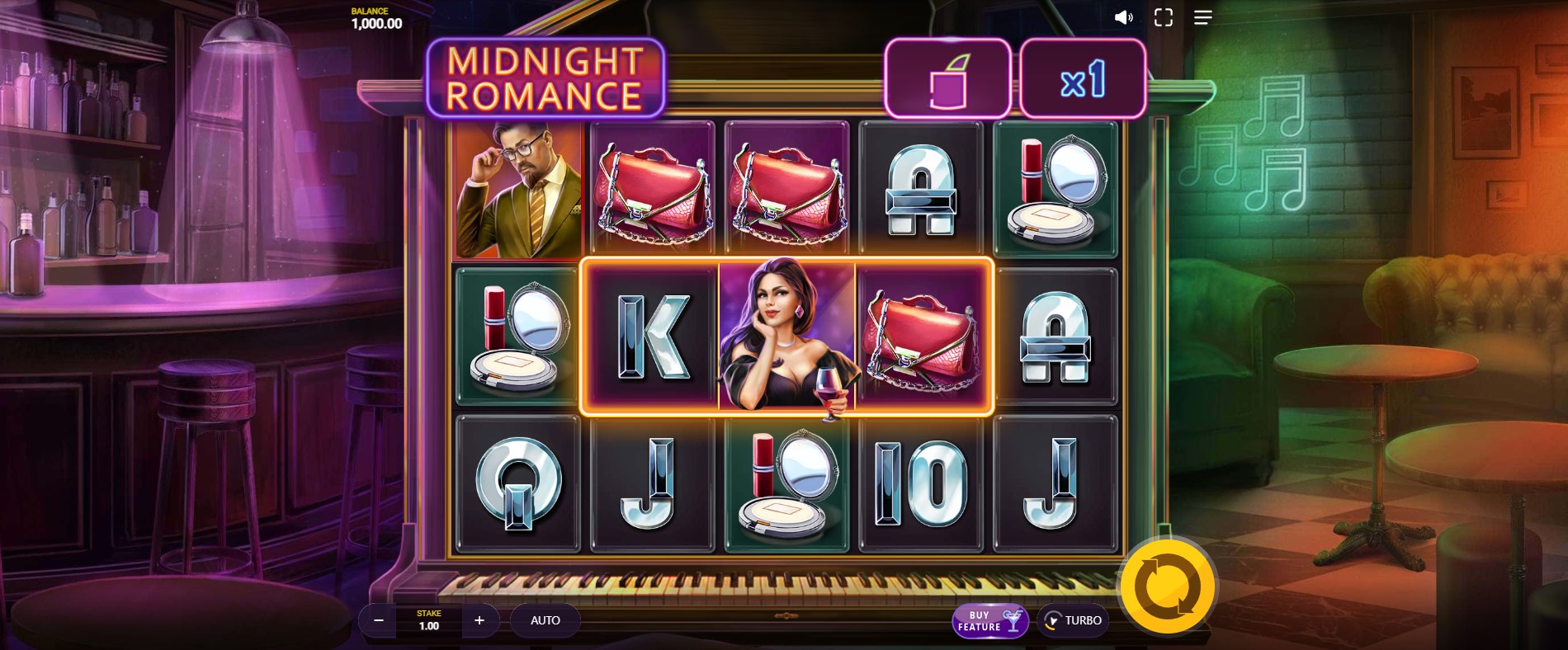Open the hamburger menu
The width and height of the screenshot is (1568, 650).
(x=1202, y=17)
